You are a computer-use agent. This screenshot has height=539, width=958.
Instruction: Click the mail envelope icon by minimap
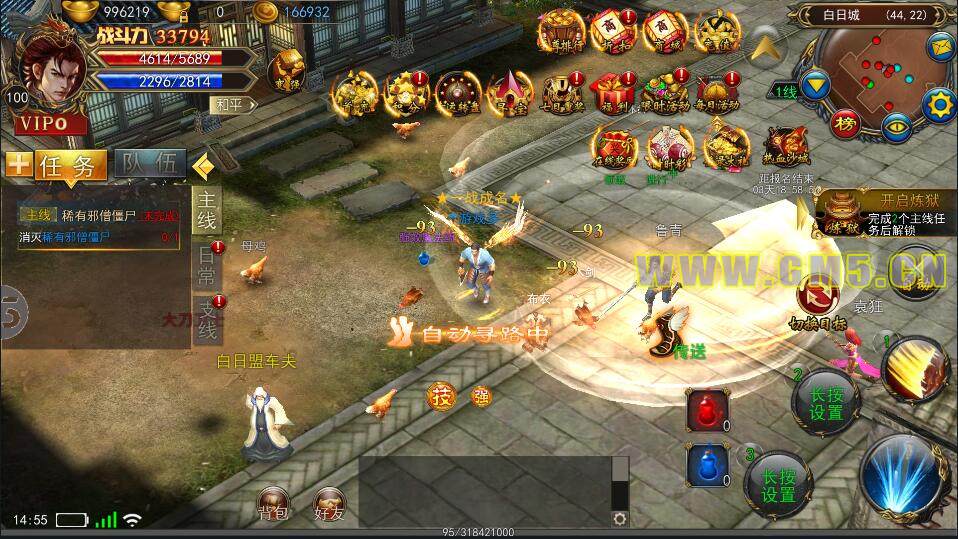click(x=940, y=46)
